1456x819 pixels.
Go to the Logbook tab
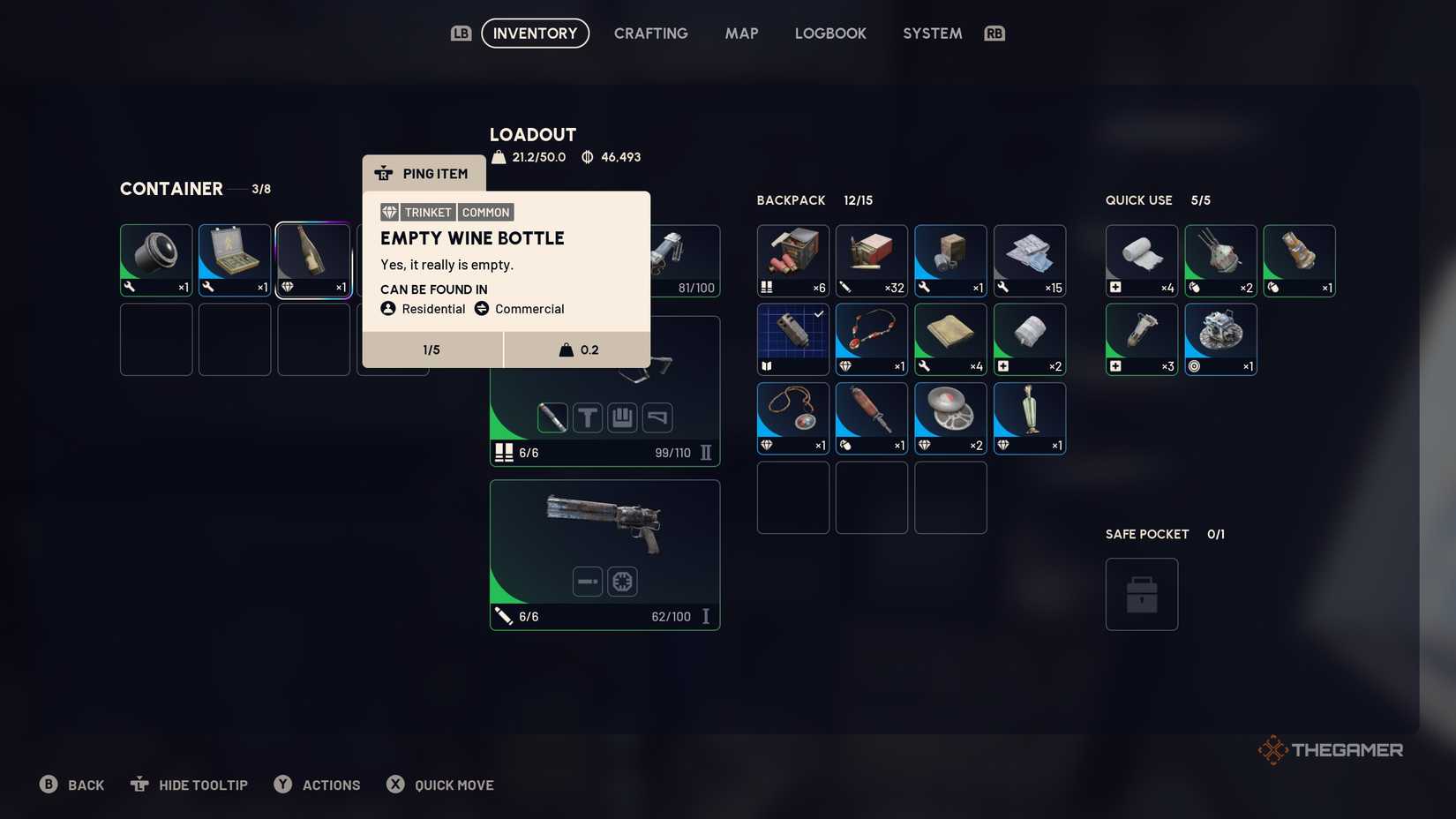click(830, 34)
